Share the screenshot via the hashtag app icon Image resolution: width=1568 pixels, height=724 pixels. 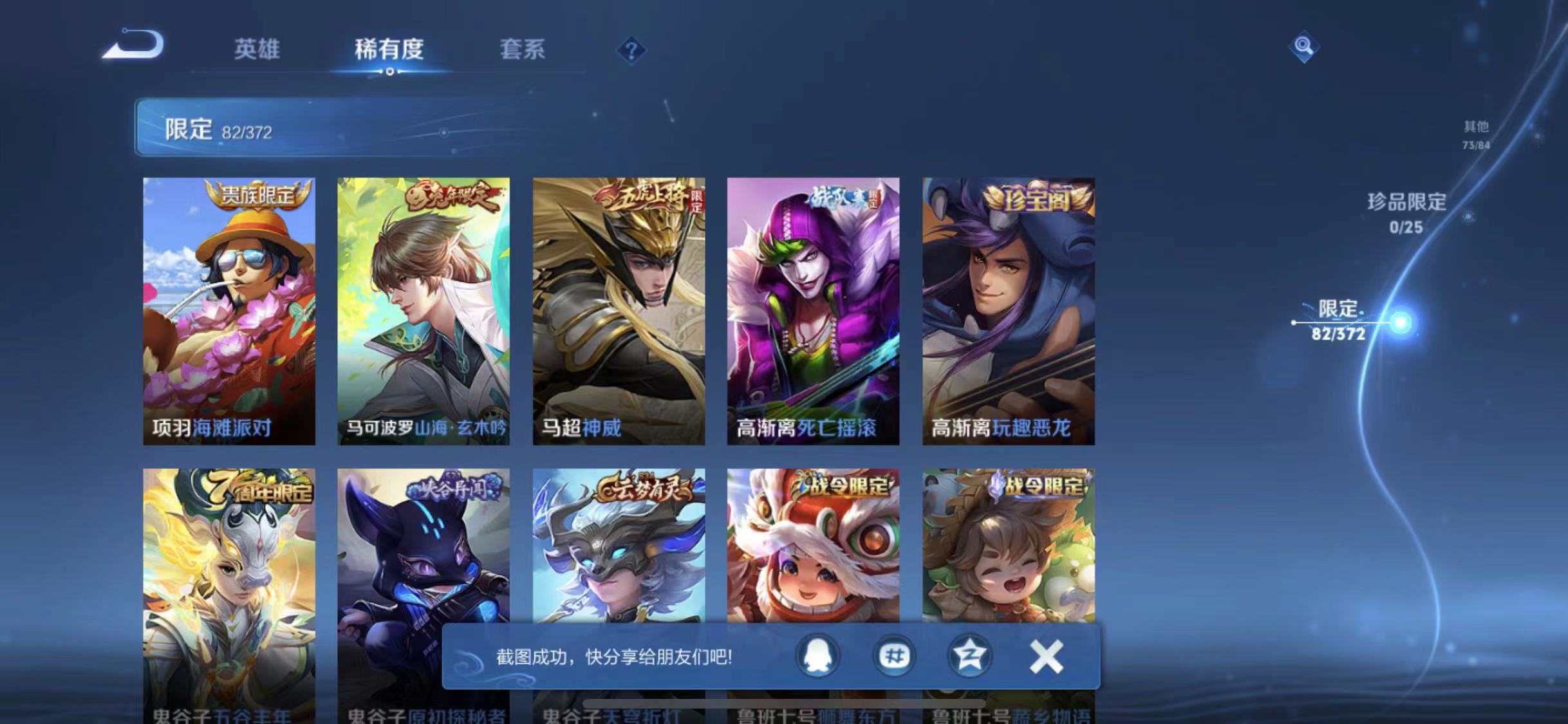click(x=895, y=656)
